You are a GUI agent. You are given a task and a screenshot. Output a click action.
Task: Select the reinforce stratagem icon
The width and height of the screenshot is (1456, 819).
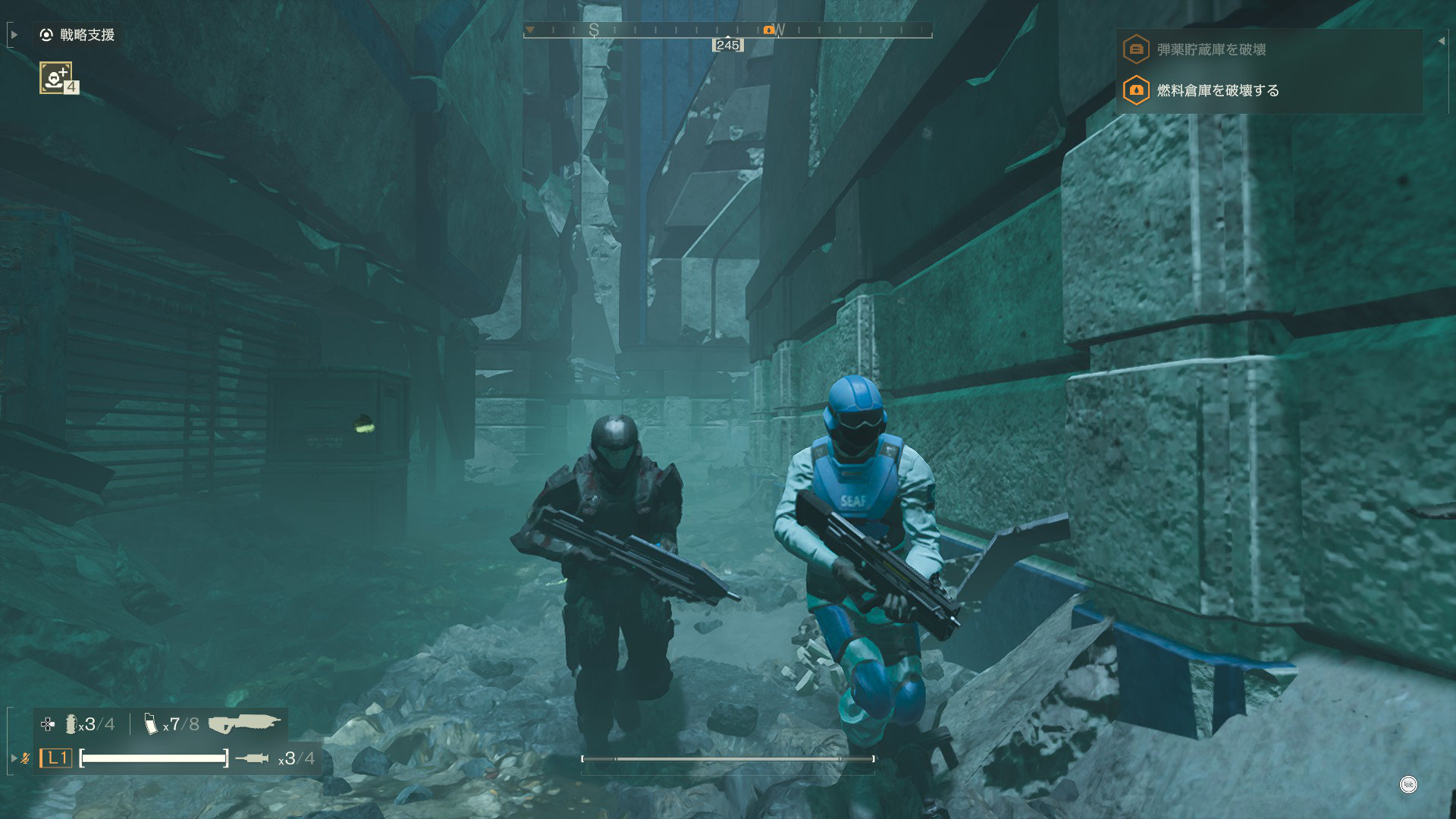56,77
